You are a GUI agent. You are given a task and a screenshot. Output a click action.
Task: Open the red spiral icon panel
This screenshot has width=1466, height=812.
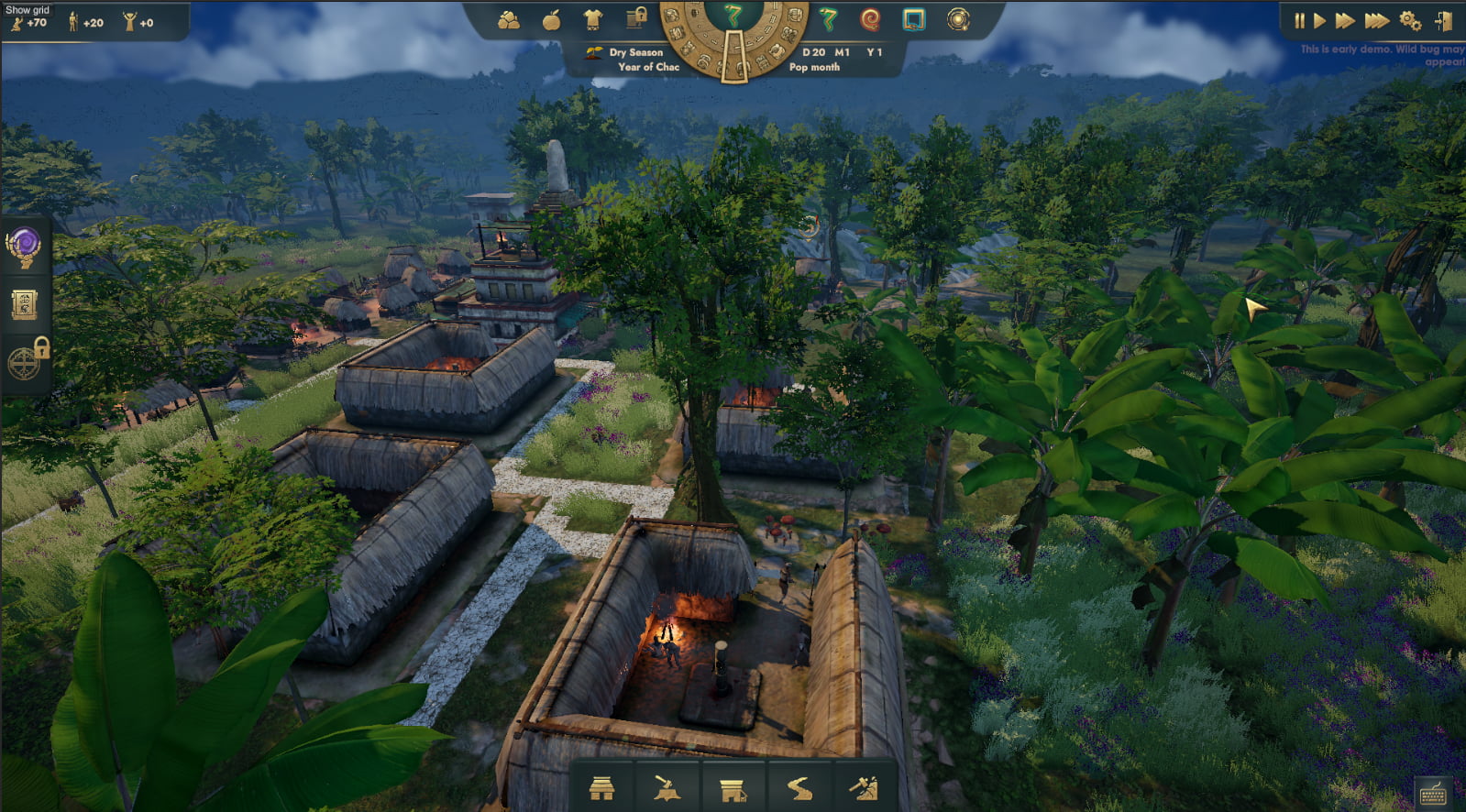[x=870, y=19]
